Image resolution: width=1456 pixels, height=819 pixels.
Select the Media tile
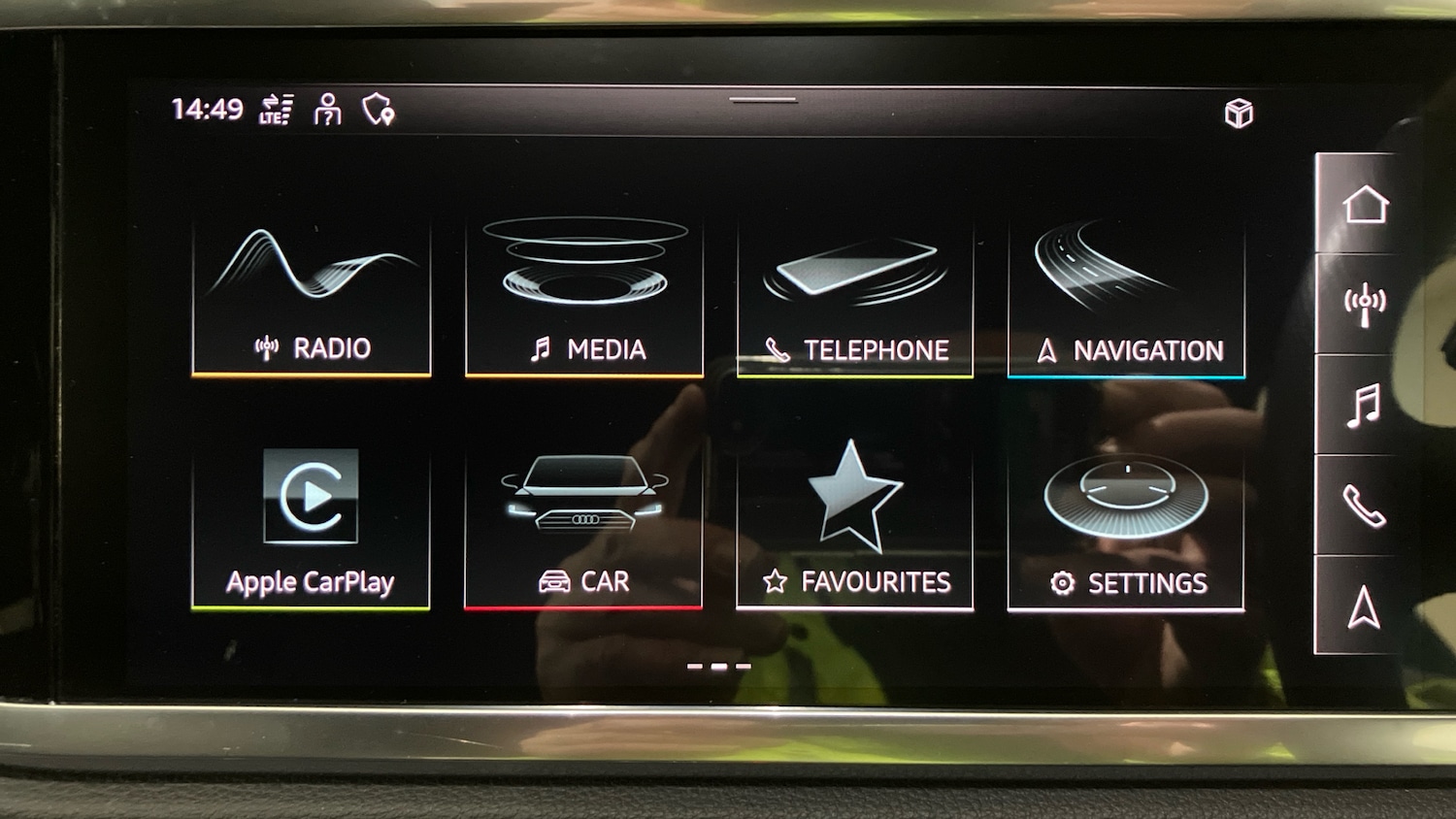point(584,296)
